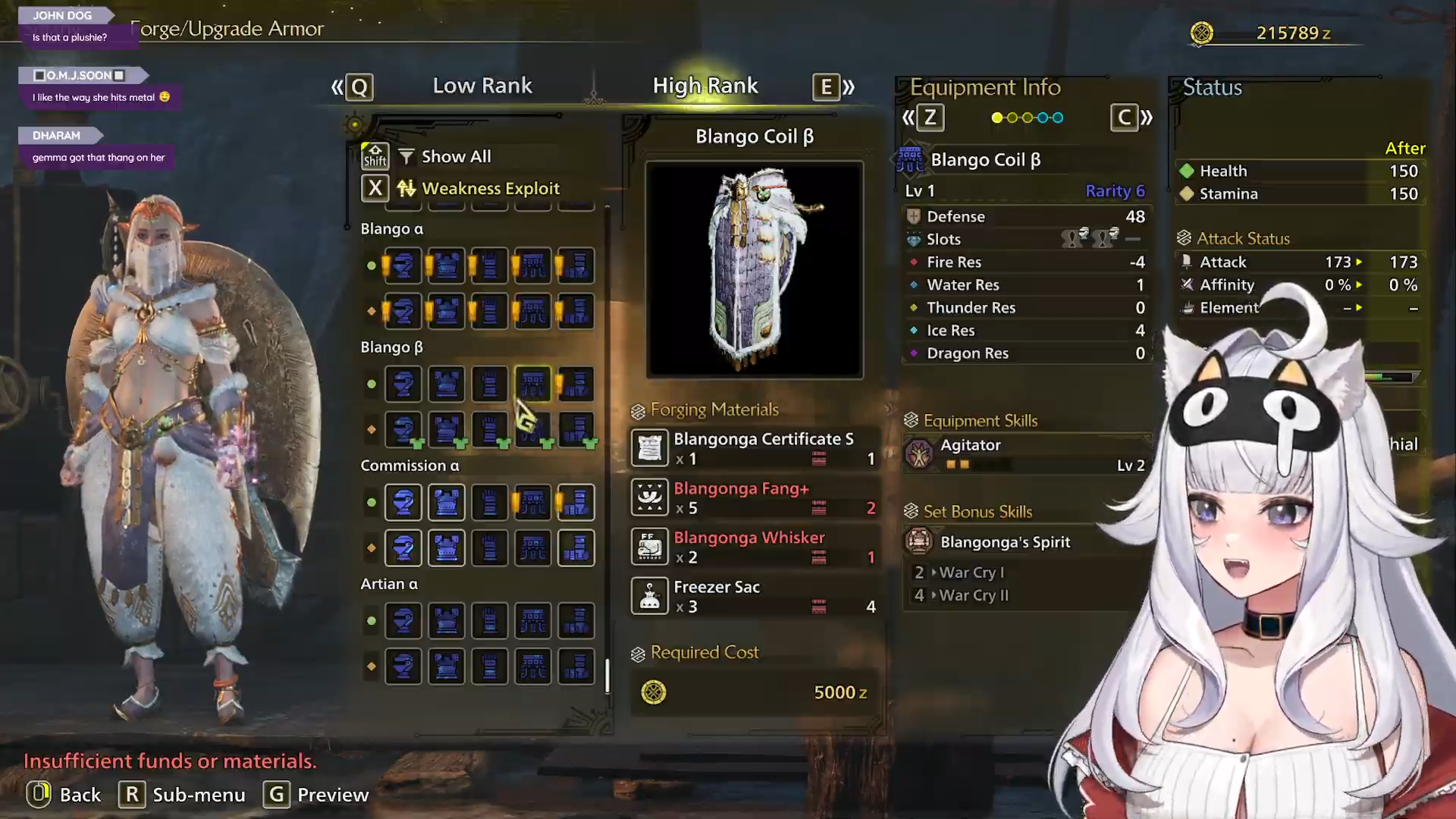Click the Blangonga Fang+ material row
Image resolution: width=1456 pixels, height=819 pixels.
755,497
